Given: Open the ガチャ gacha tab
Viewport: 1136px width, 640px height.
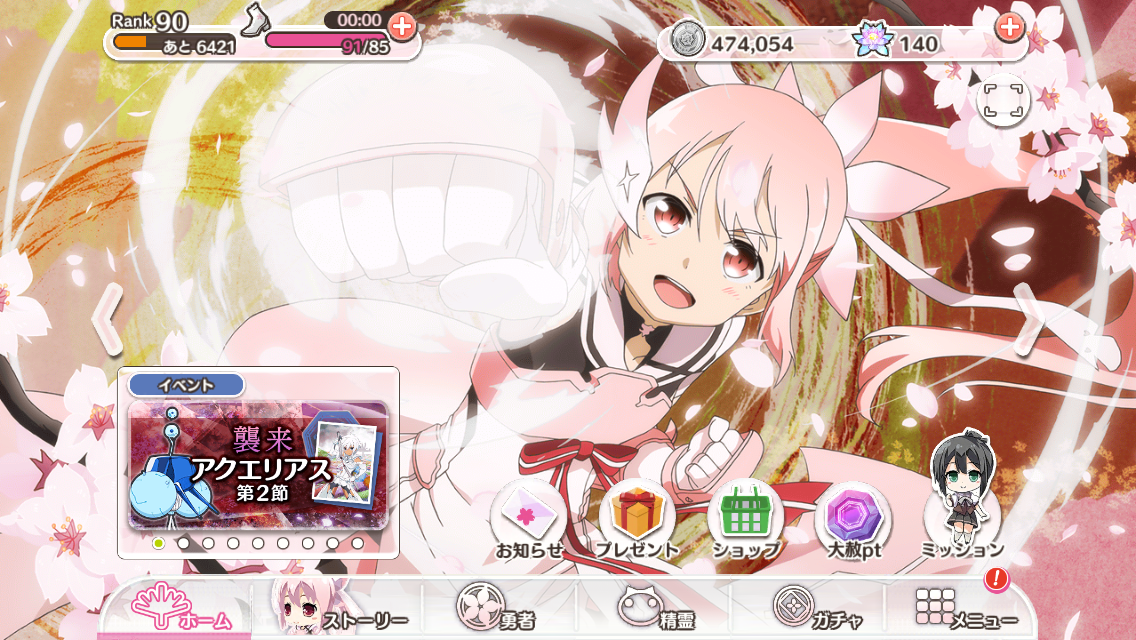Looking at the screenshot, I should point(815,608).
